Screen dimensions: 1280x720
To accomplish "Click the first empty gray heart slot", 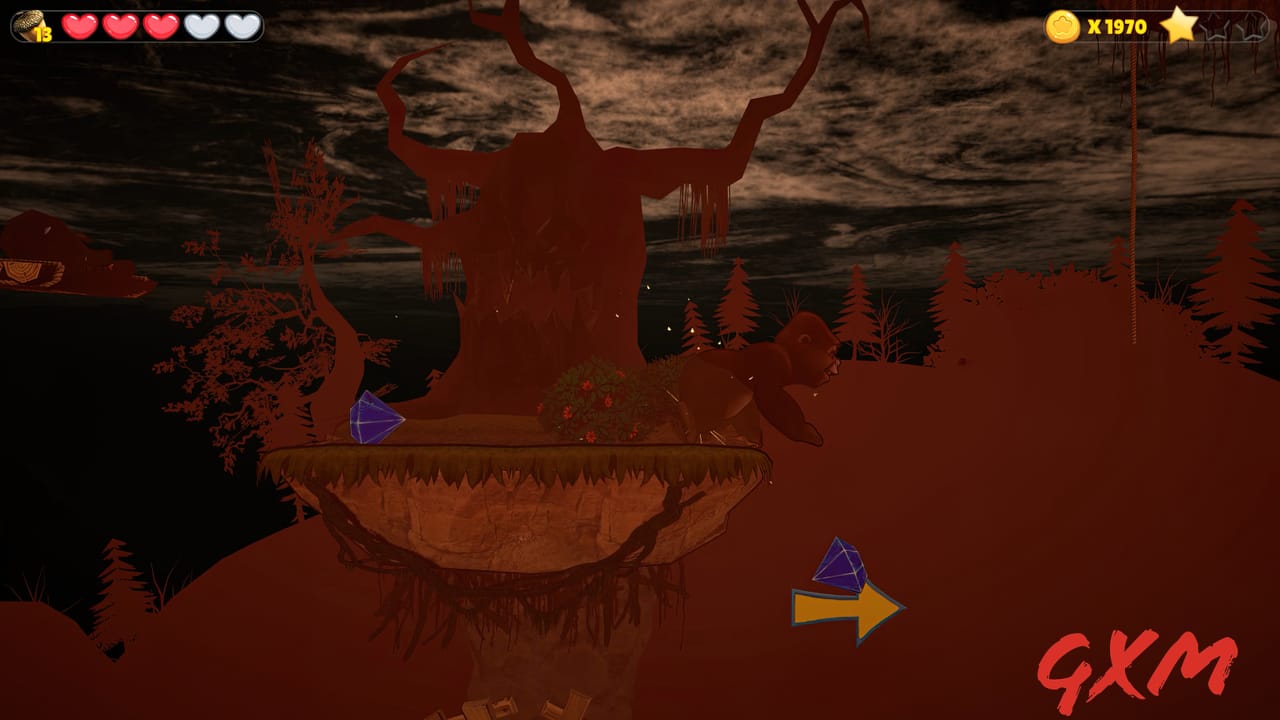I will pos(198,25).
